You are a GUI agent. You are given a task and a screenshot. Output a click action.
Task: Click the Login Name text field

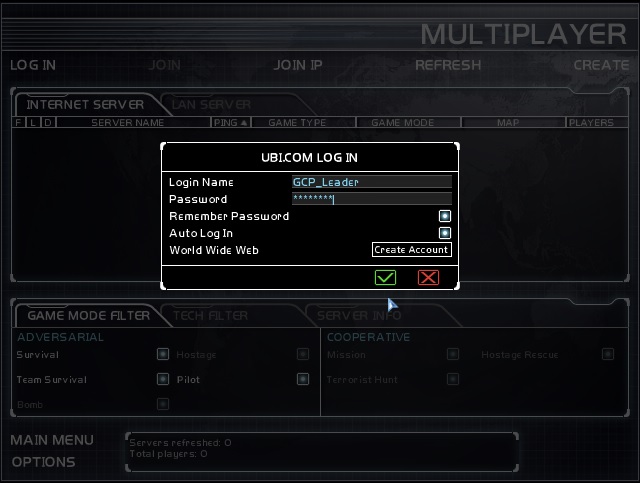tap(371, 182)
